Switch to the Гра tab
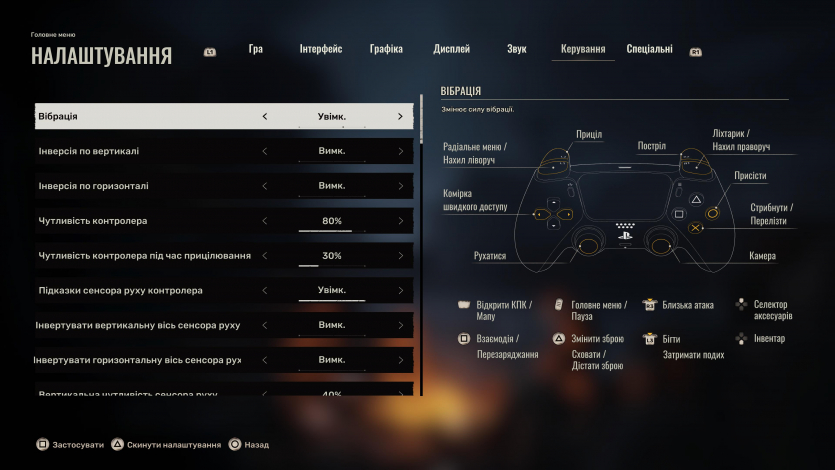Screen dimensions: 835x470 [x=255, y=49]
